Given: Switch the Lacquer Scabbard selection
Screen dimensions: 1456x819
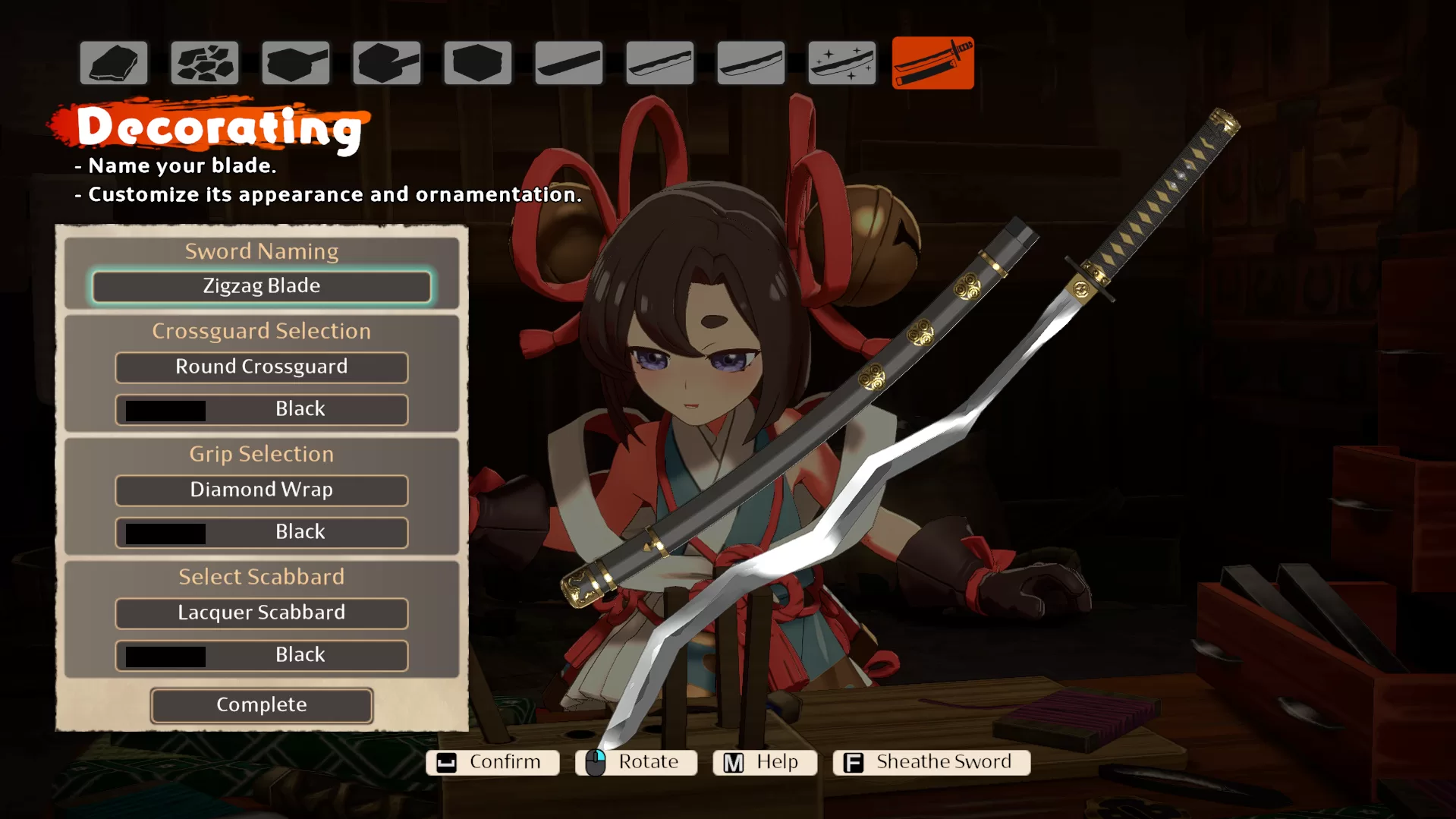Looking at the screenshot, I should tap(261, 613).
